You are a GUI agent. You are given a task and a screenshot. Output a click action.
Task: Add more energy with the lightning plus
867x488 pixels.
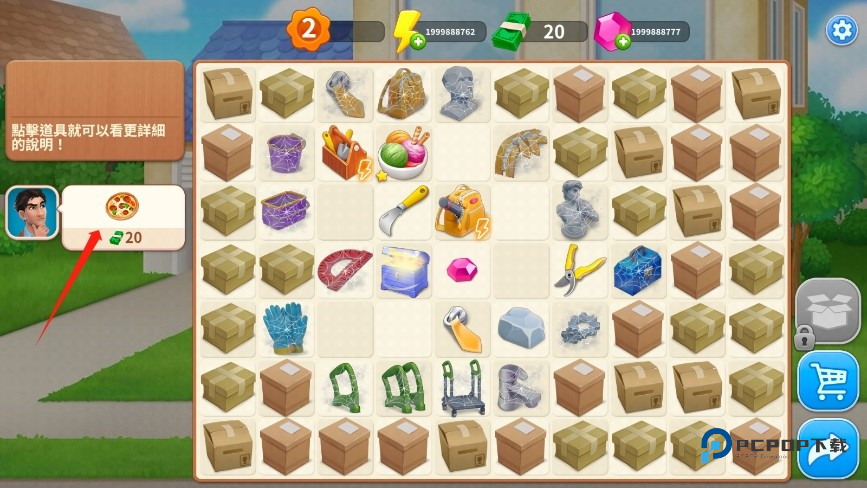(402, 43)
